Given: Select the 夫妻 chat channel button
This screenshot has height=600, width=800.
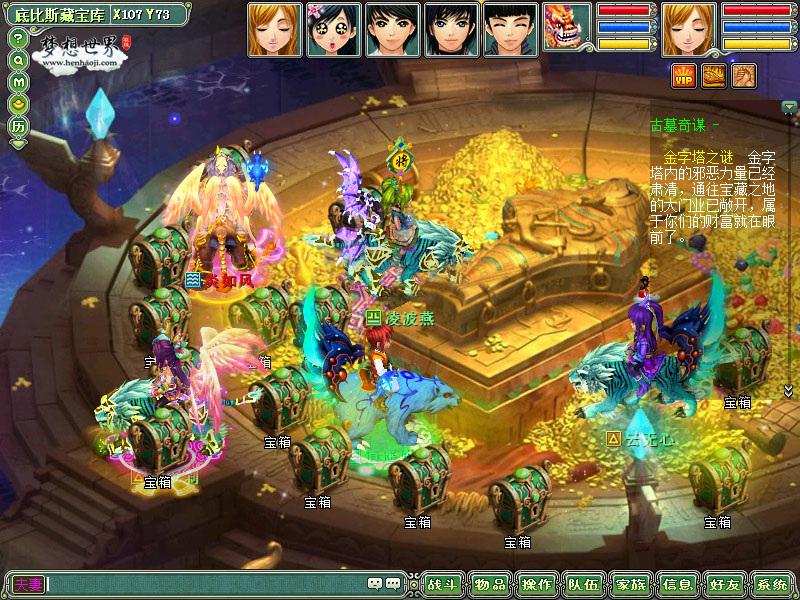Looking at the screenshot, I should coord(28,584).
